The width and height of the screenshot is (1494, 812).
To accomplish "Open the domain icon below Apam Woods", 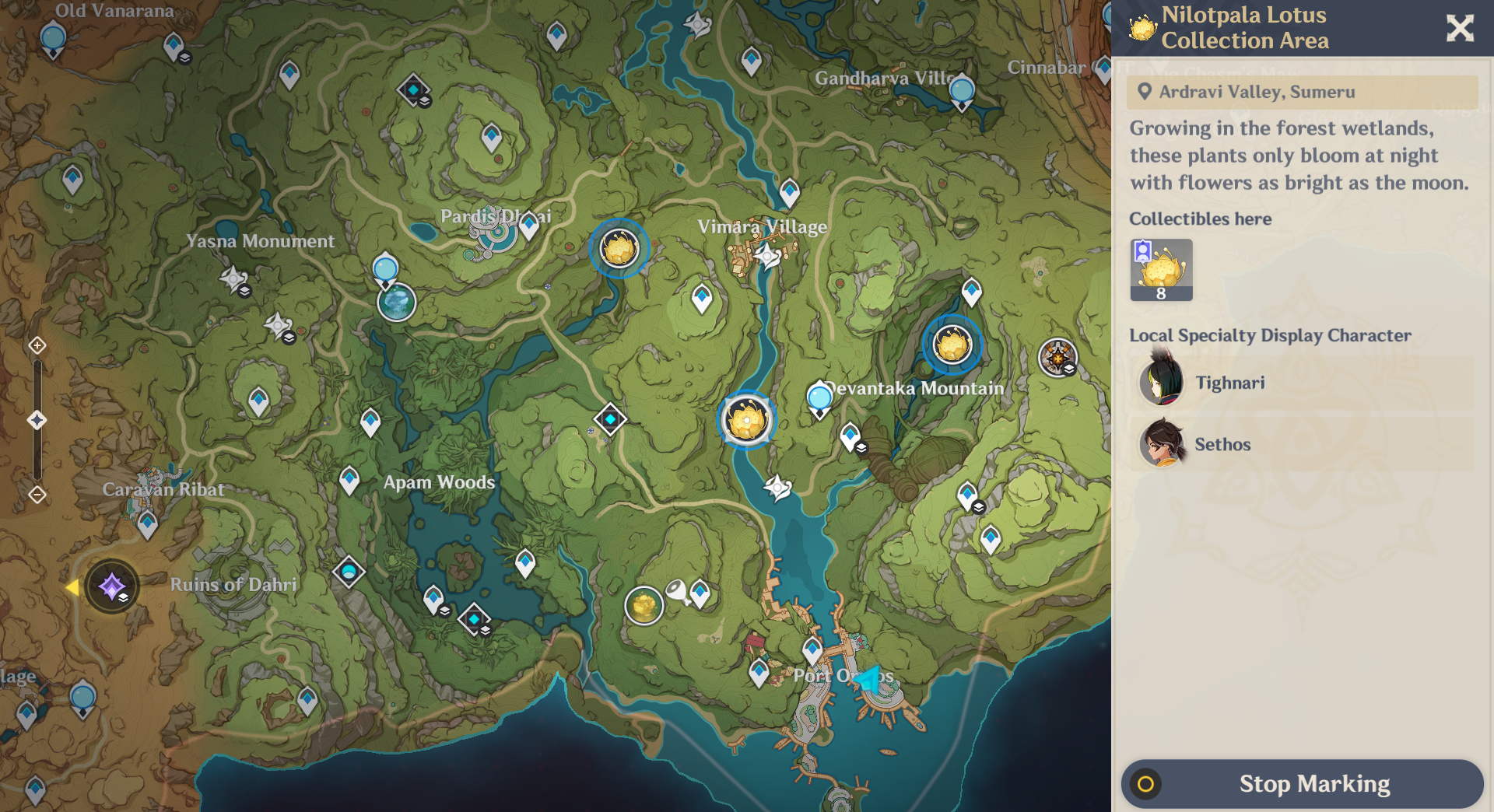I will (x=474, y=618).
